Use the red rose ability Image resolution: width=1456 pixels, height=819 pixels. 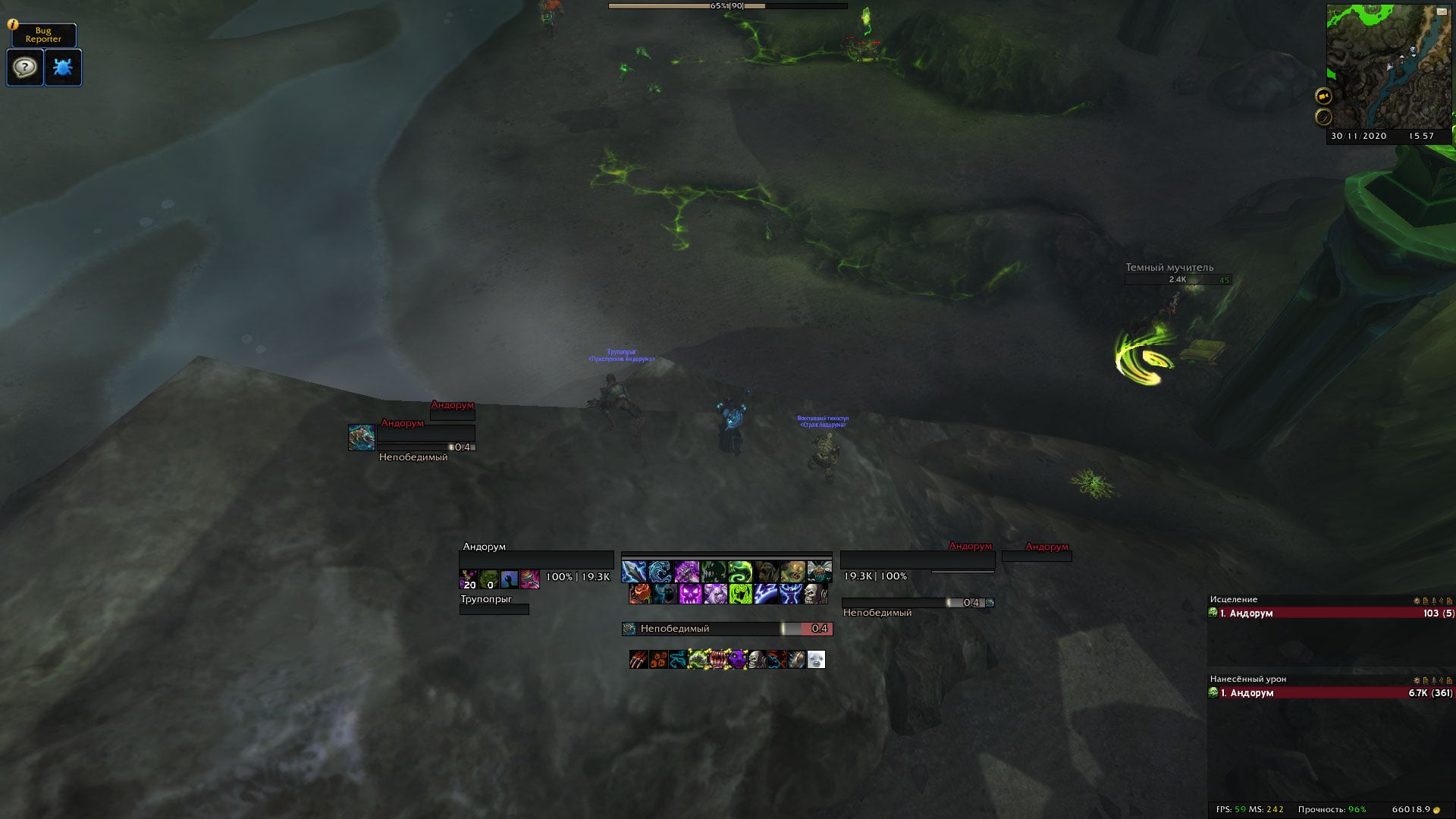pyautogui.click(x=640, y=593)
